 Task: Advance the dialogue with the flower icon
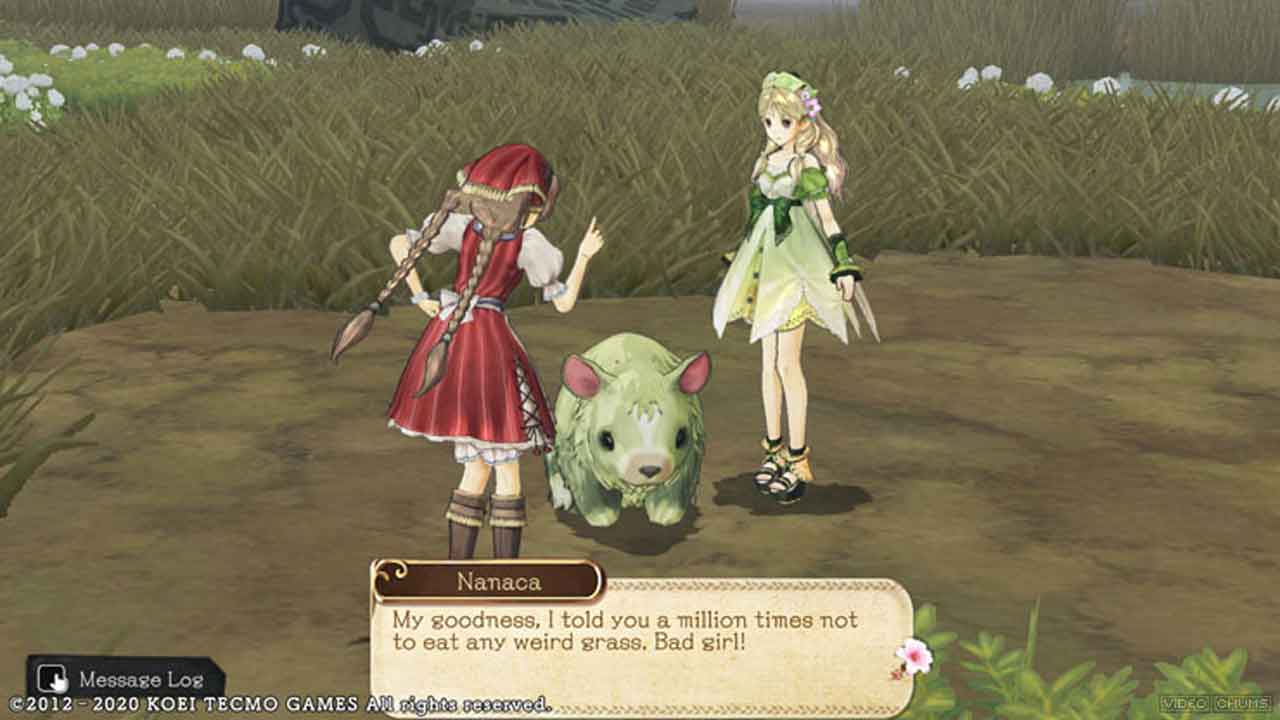pos(913,657)
